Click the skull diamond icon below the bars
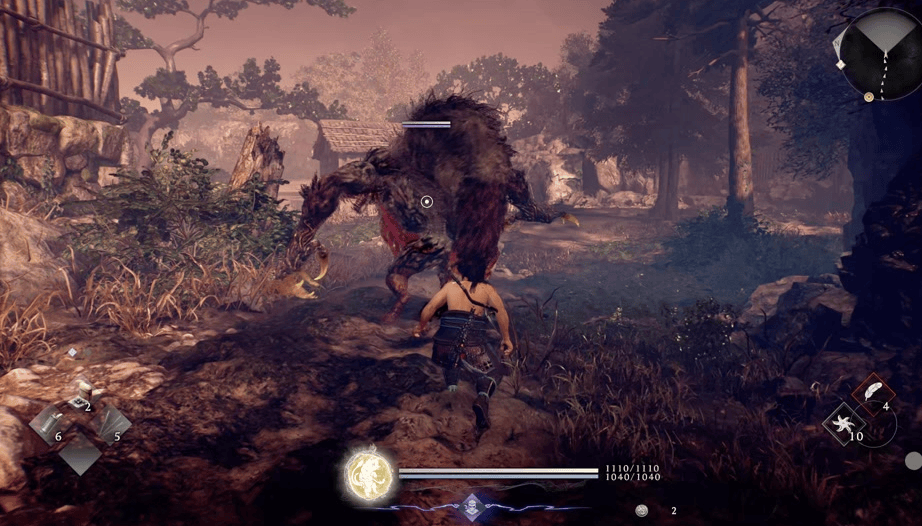The height and width of the screenshot is (526, 922). click(472, 505)
